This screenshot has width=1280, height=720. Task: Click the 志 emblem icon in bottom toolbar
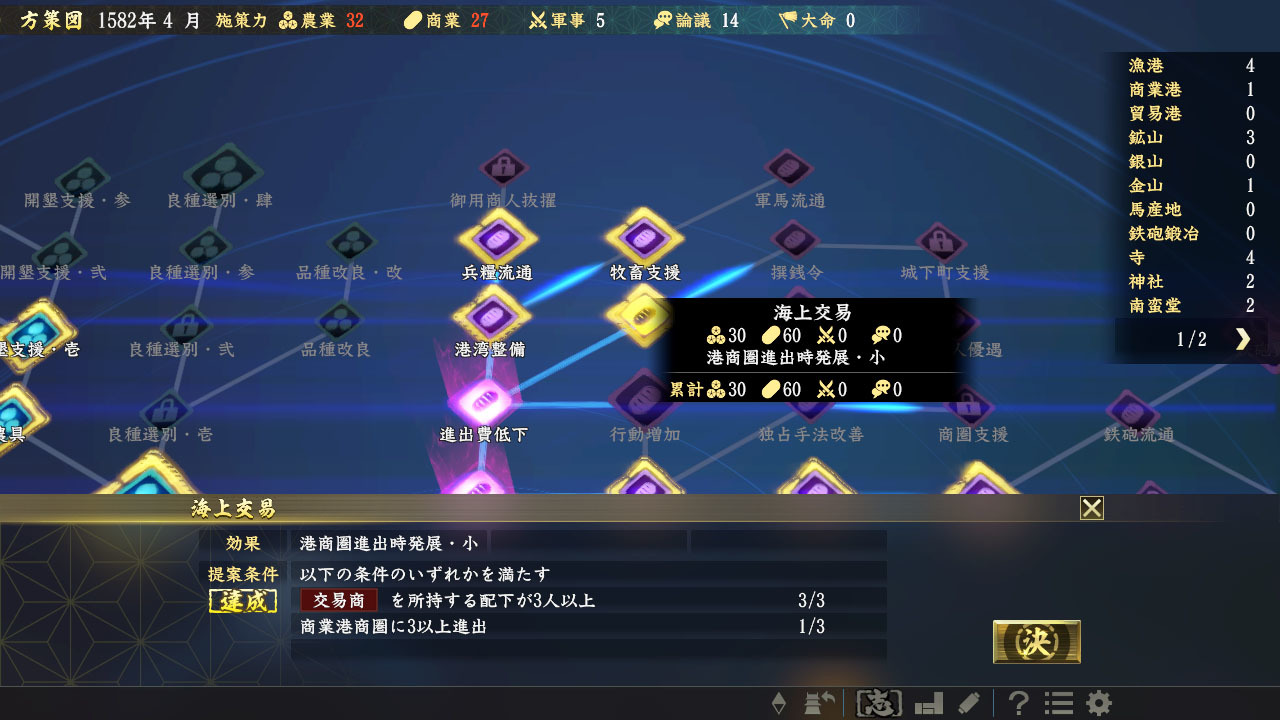[x=877, y=703]
